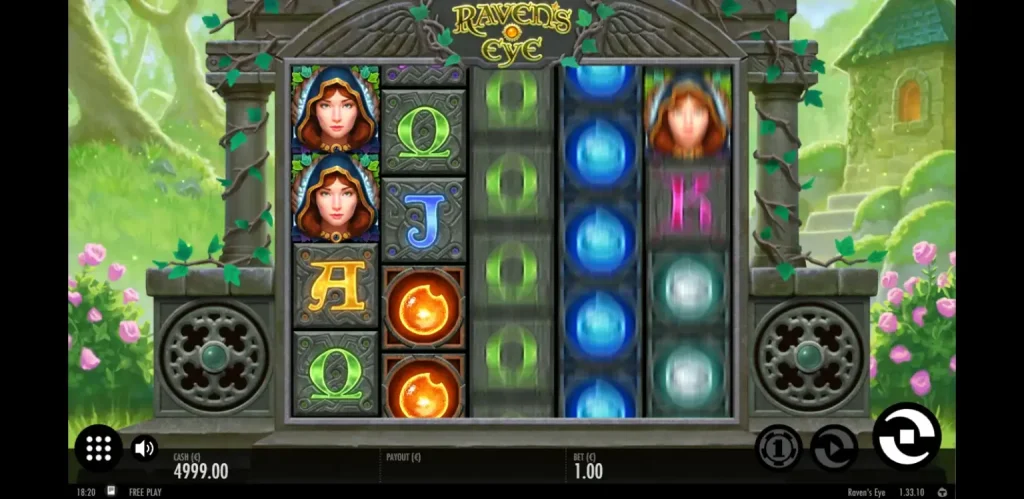Toggle the sound speaker icon

coord(144,448)
